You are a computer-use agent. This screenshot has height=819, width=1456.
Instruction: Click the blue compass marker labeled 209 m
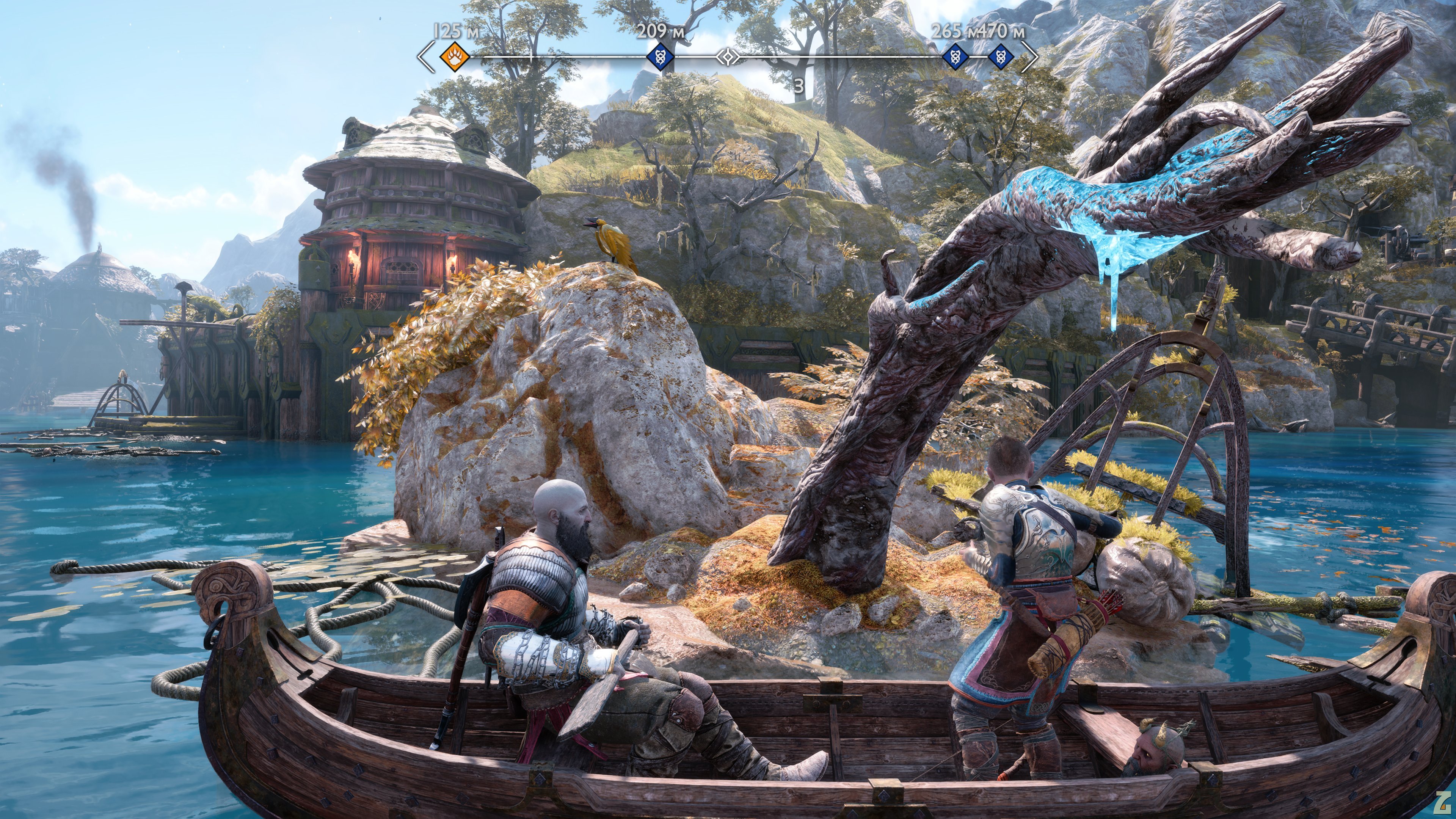(660, 56)
